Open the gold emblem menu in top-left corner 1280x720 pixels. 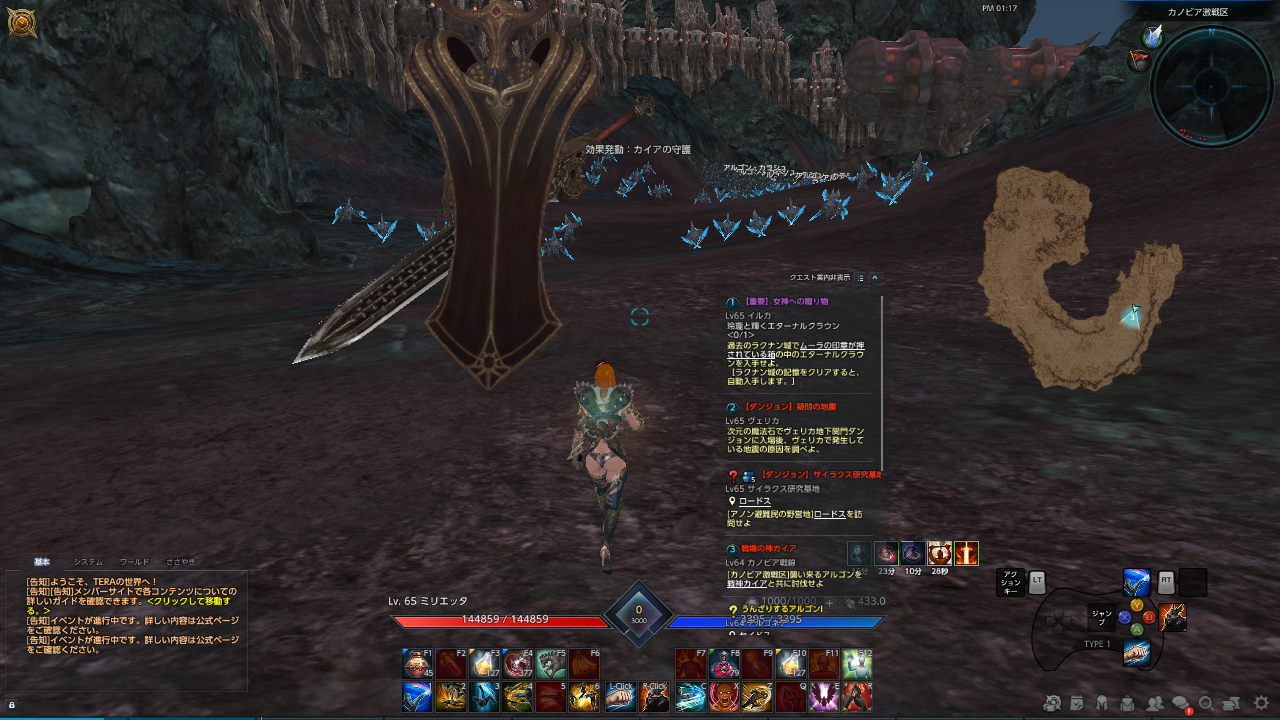21,23
